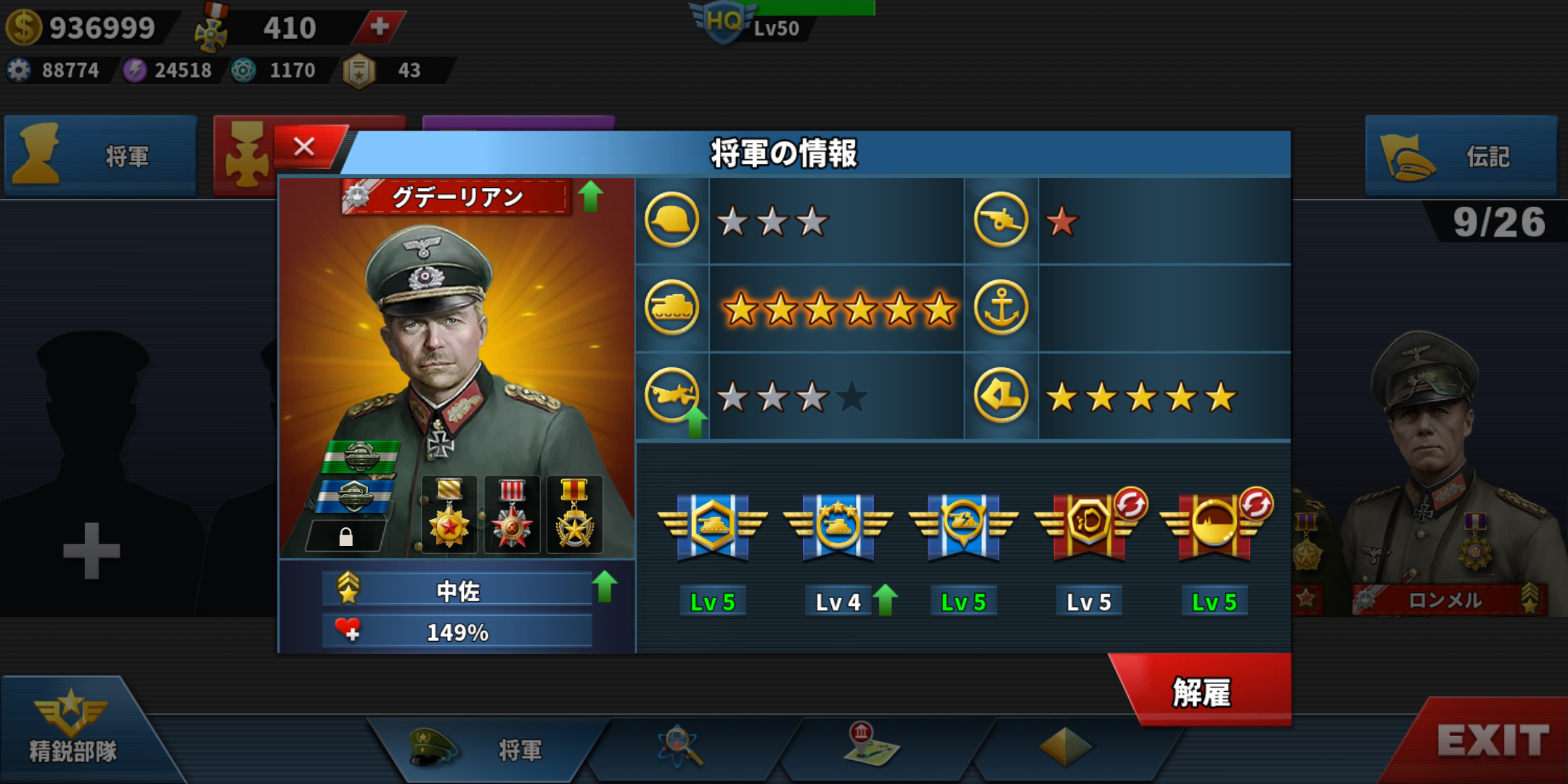Close the general info panel

click(305, 147)
